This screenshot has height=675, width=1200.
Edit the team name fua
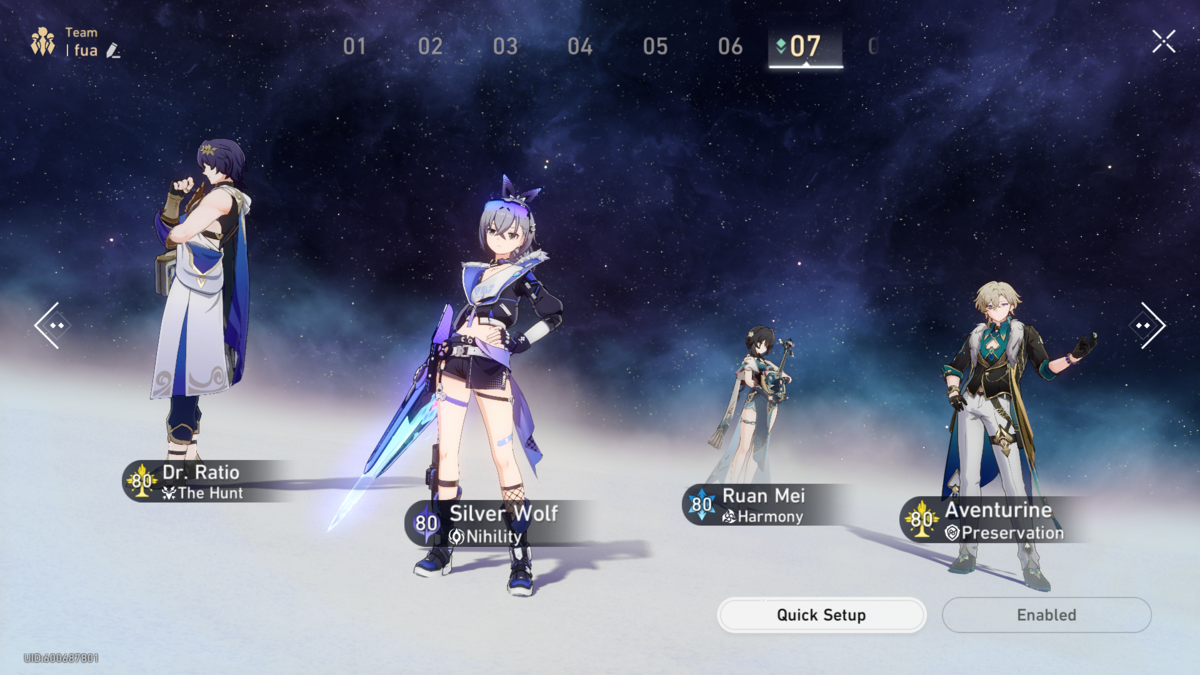pyautogui.click(x=113, y=50)
